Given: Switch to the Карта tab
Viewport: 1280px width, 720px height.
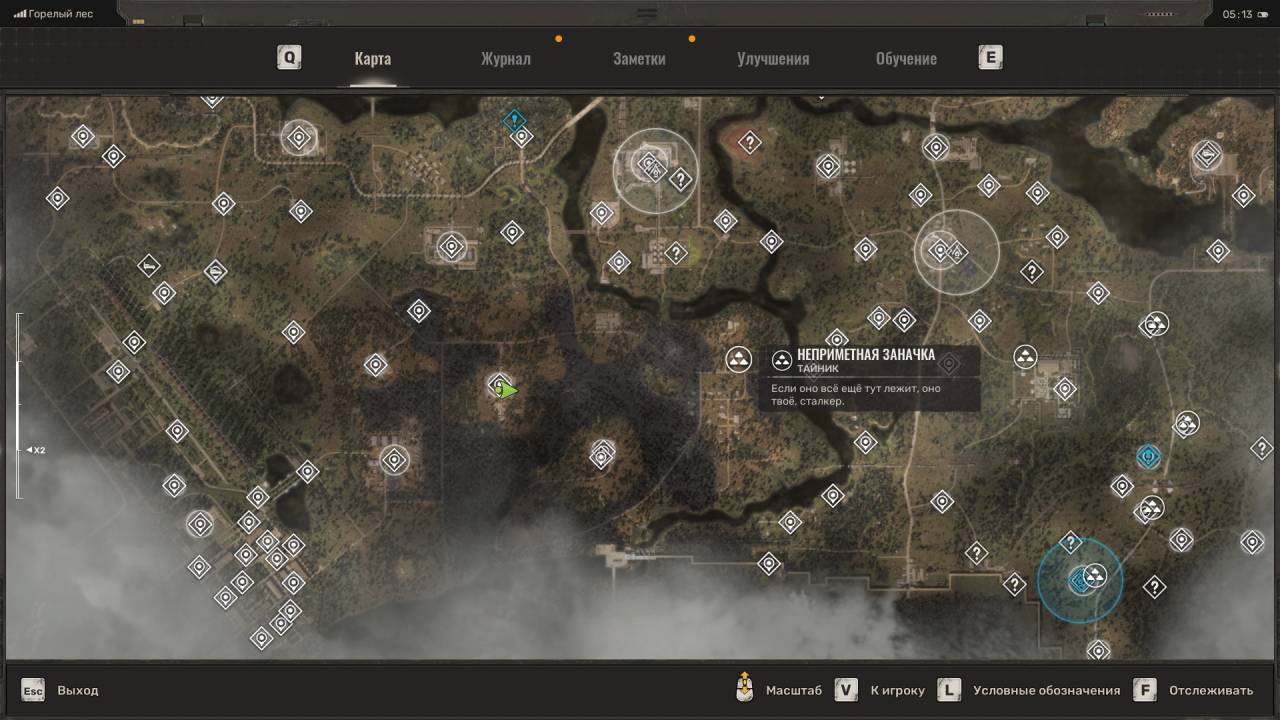Looking at the screenshot, I should click(372, 59).
